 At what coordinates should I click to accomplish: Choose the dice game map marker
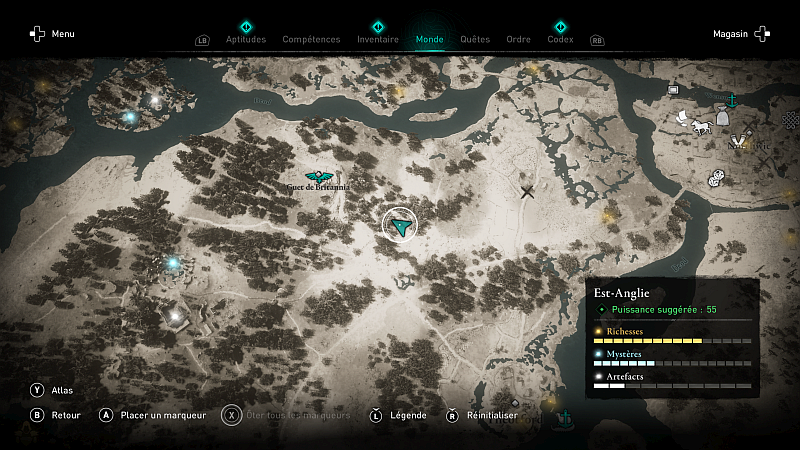716,180
